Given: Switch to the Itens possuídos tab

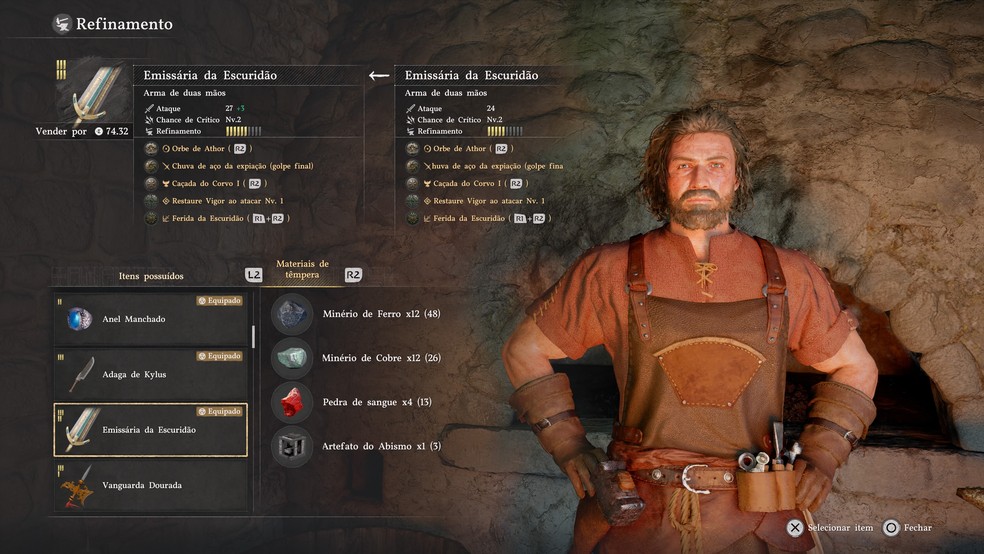Looking at the screenshot, I should pyautogui.click(x=151, y=275).
